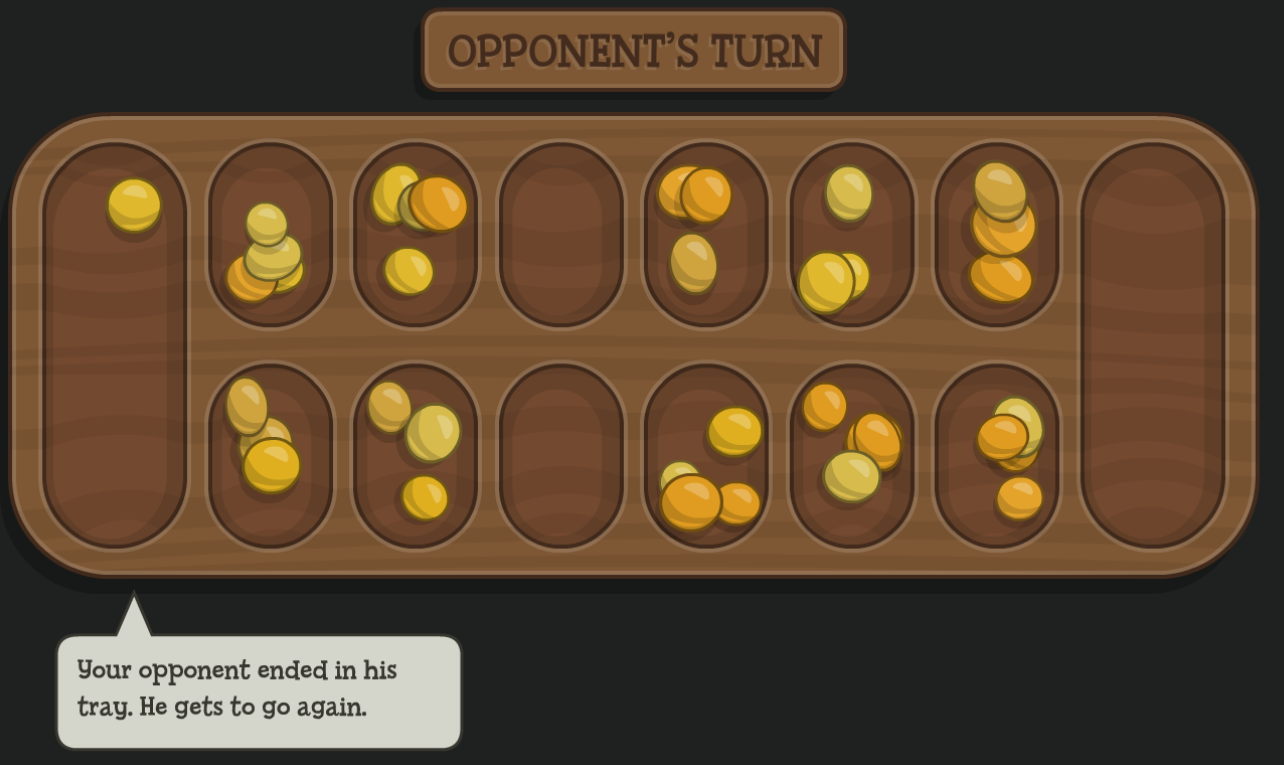The height and width of the screenshot is (765, 1284).
Task: Choose the bottom-row pit nearest the empty tray
Action: (997, 455)
